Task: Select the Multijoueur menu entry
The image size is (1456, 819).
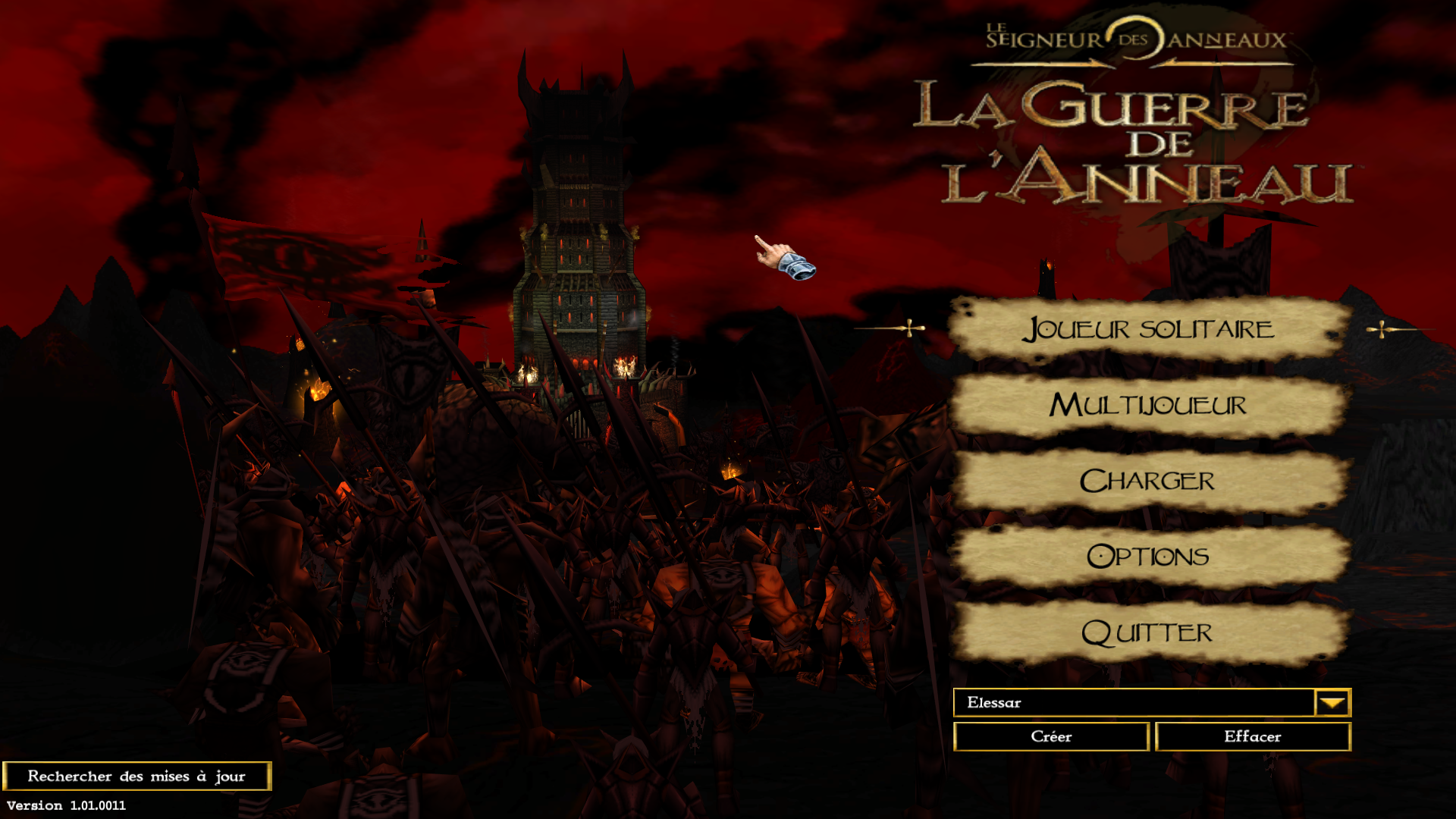Action: coord(1148,405)
